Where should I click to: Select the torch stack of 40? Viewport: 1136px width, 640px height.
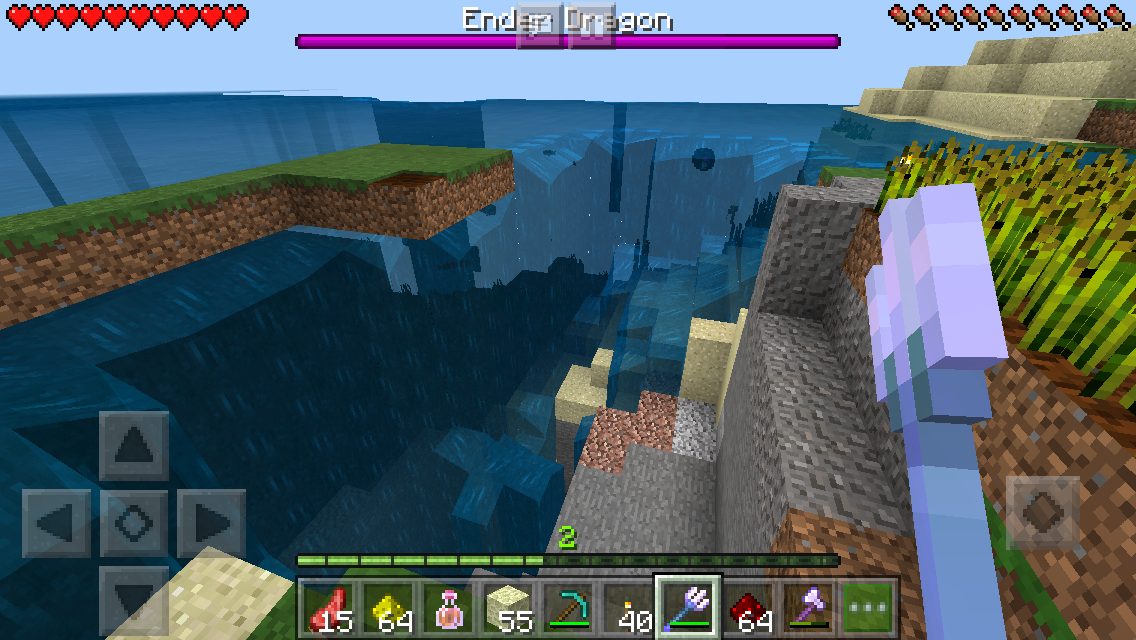coord(629,607)
